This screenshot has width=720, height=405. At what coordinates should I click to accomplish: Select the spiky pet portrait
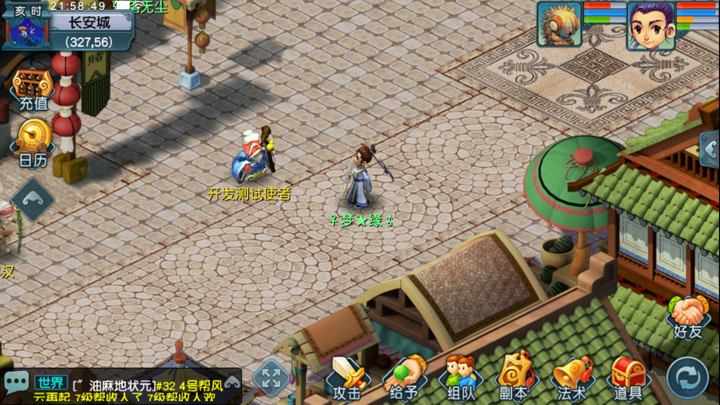pos(559,25)
